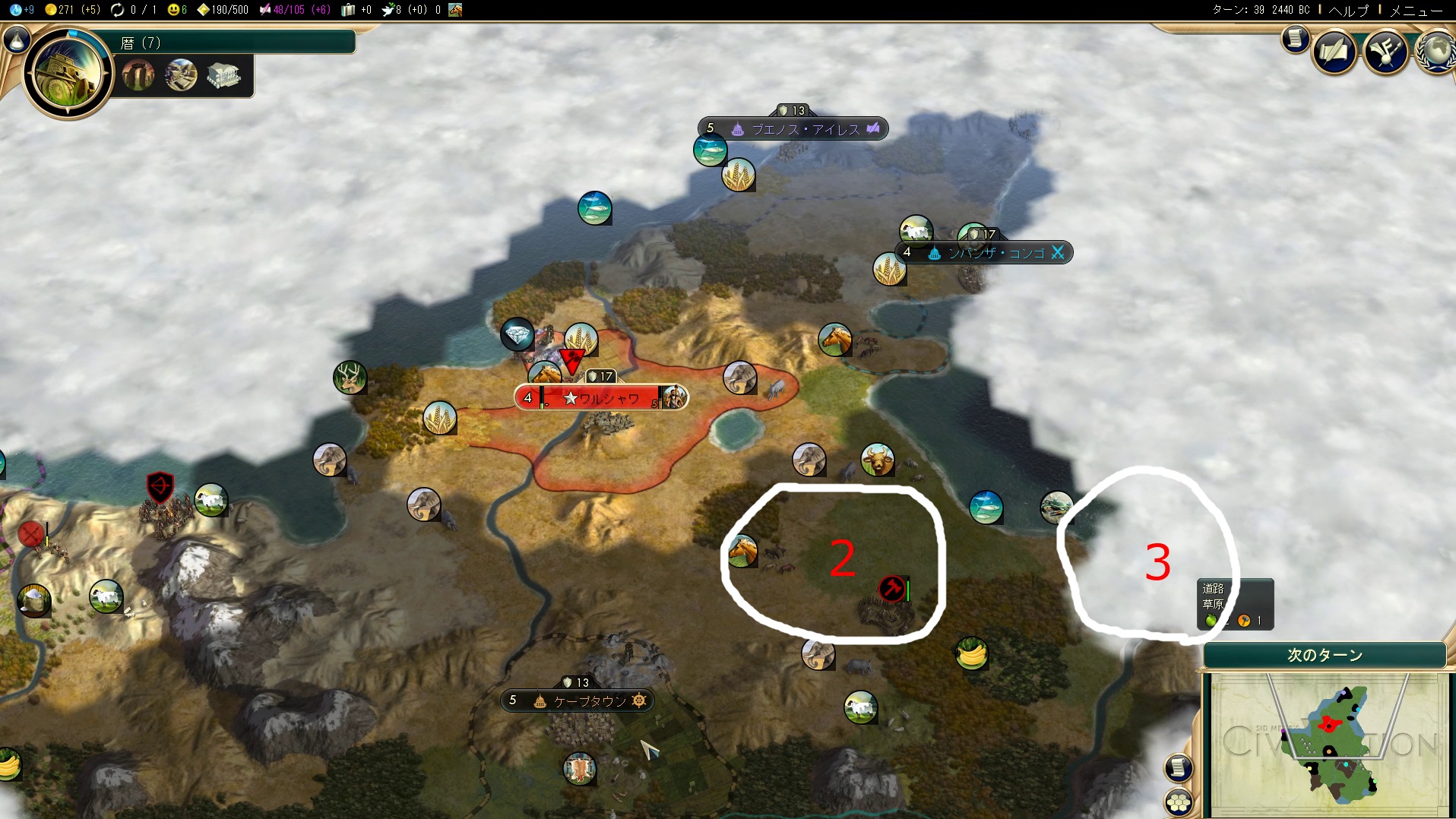End turn with the 次のターン button

(1324, 655)
